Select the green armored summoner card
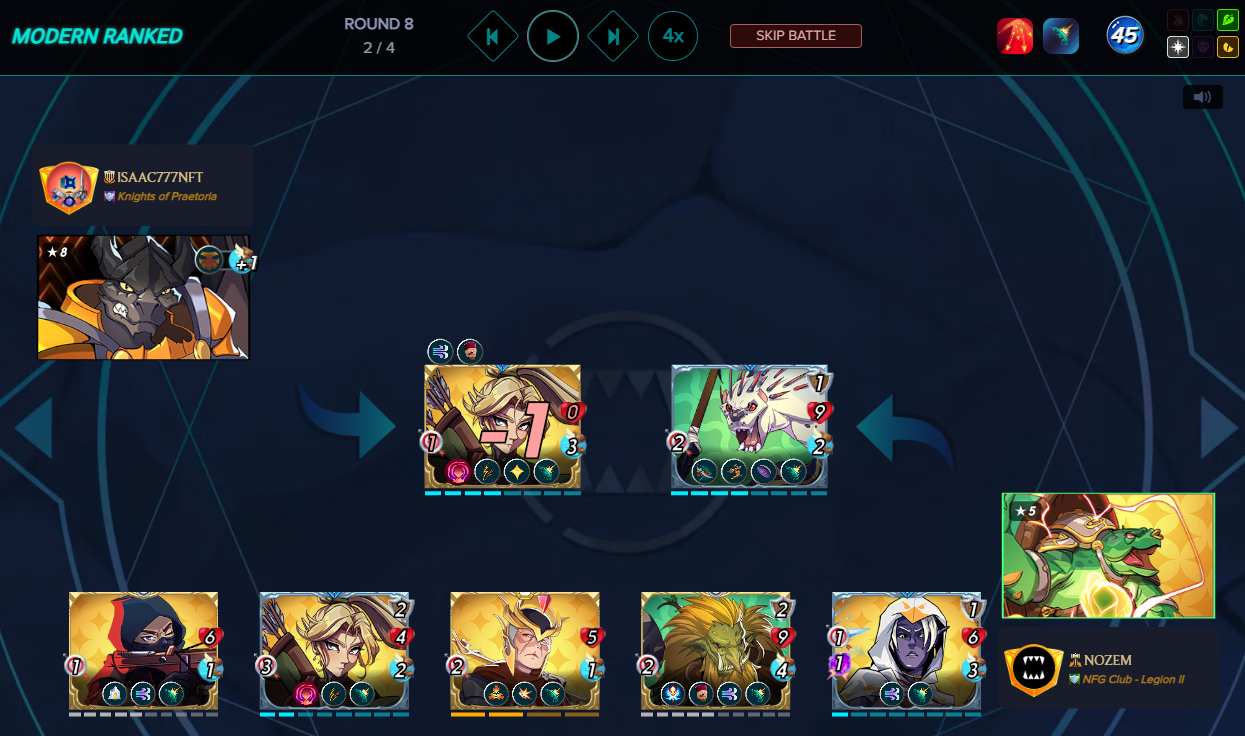 (1108, 555)
